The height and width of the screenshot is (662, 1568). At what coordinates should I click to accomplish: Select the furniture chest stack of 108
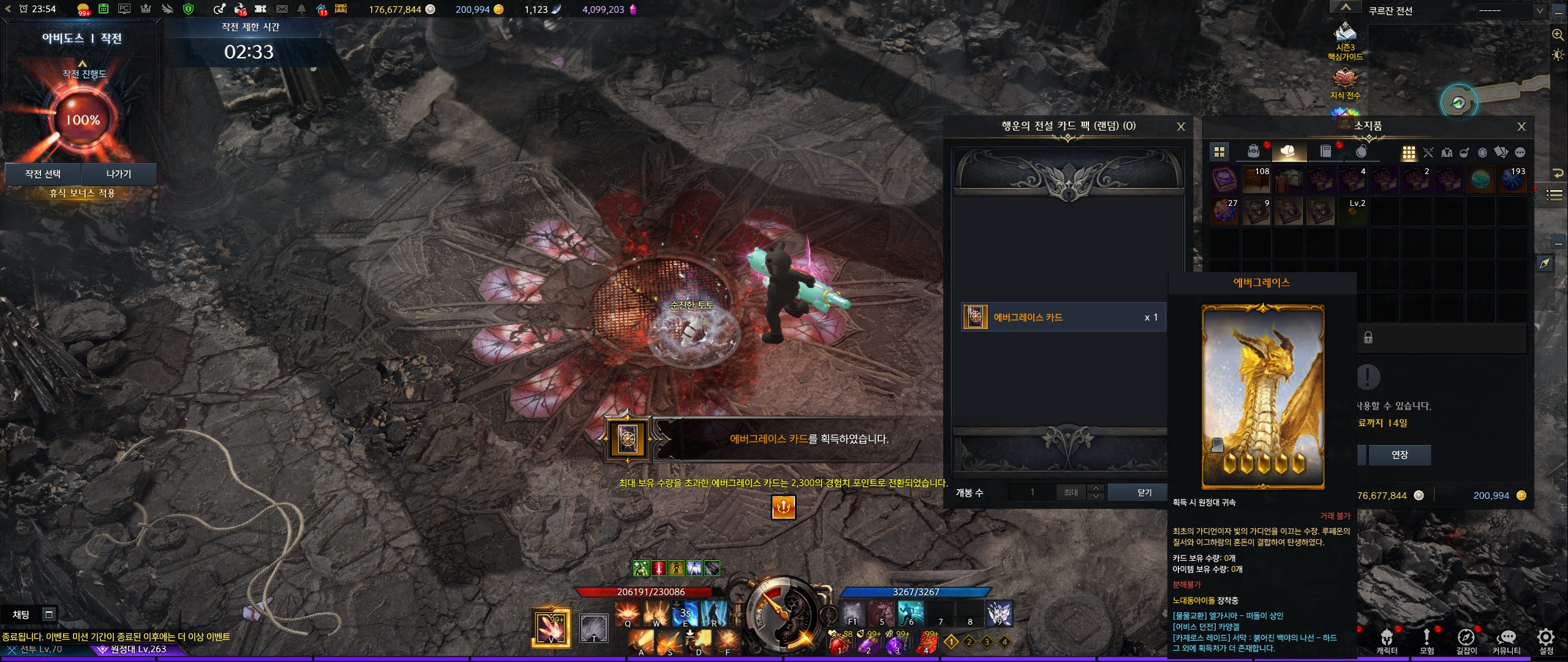1256,180
